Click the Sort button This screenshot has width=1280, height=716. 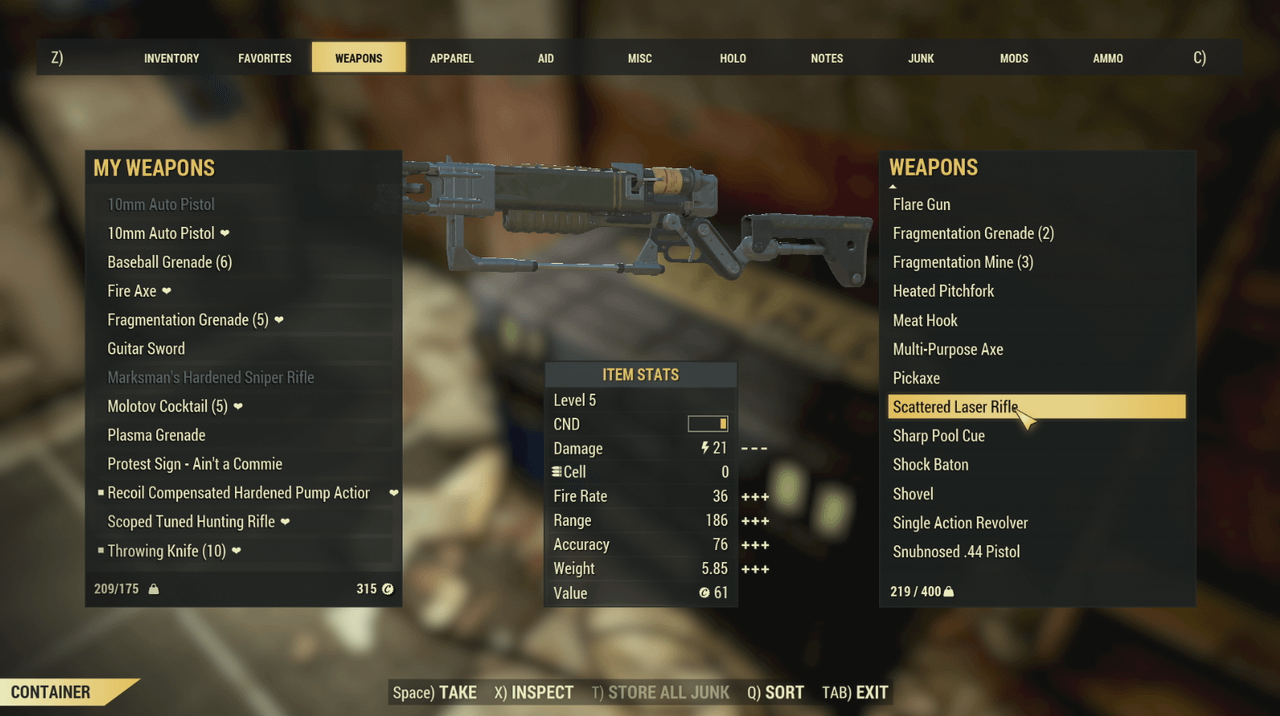pos(775,692)
